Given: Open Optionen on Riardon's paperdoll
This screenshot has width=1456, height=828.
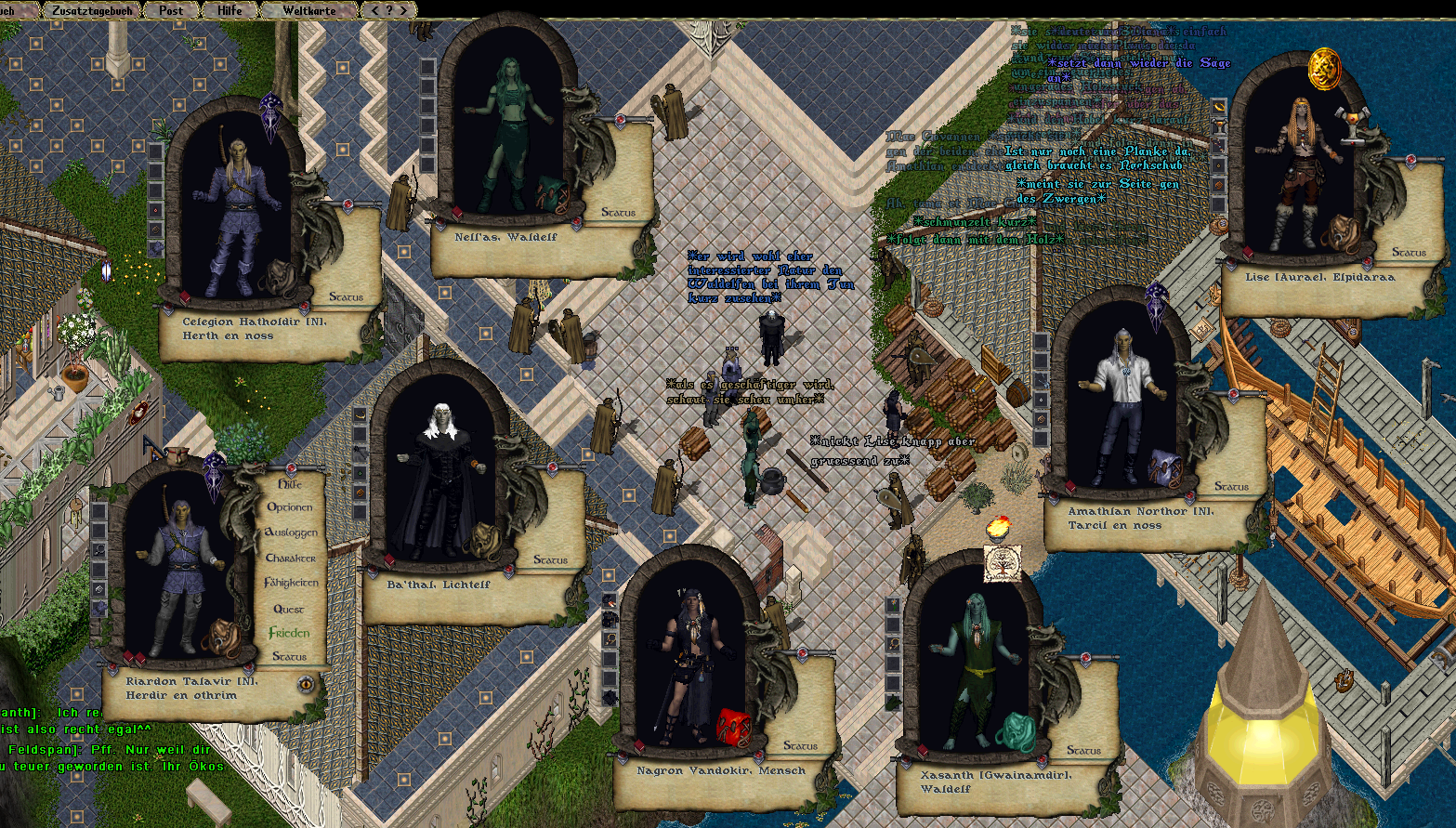Looking at the screenshot, I should tap(290, 507).
